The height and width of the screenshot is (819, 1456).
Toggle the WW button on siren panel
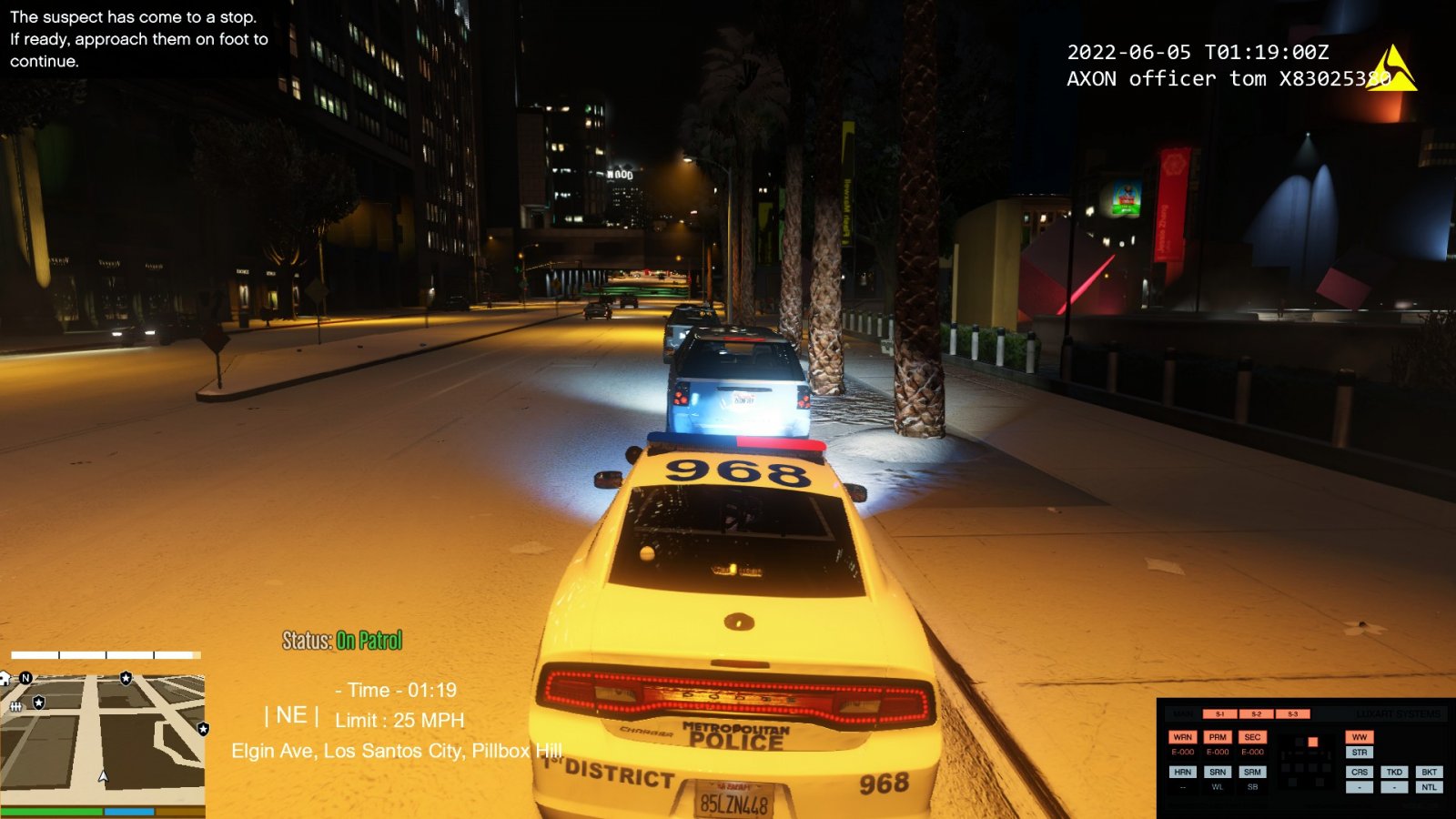click(1360, 737)
